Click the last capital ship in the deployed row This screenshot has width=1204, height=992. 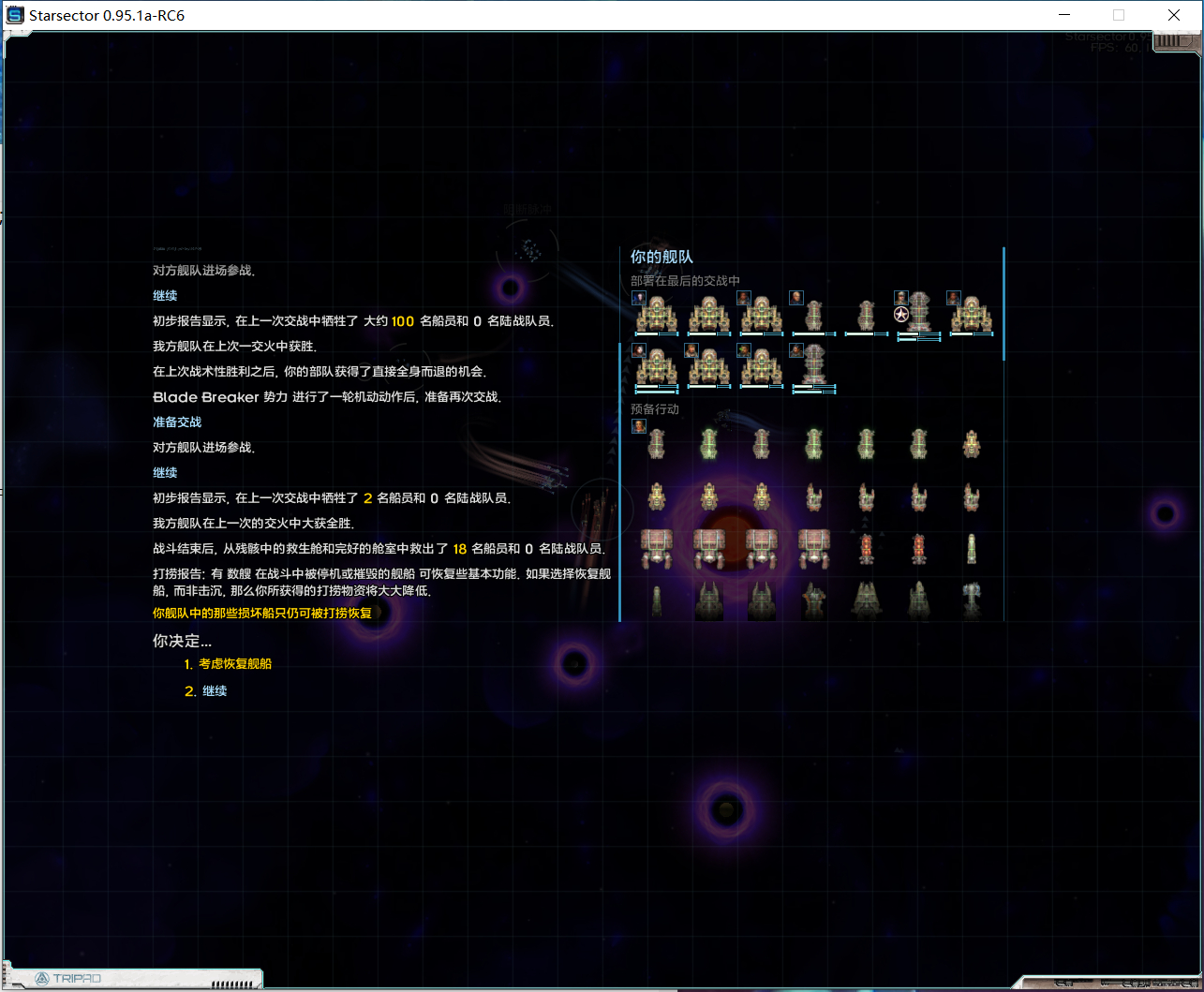tap(972, 315)
